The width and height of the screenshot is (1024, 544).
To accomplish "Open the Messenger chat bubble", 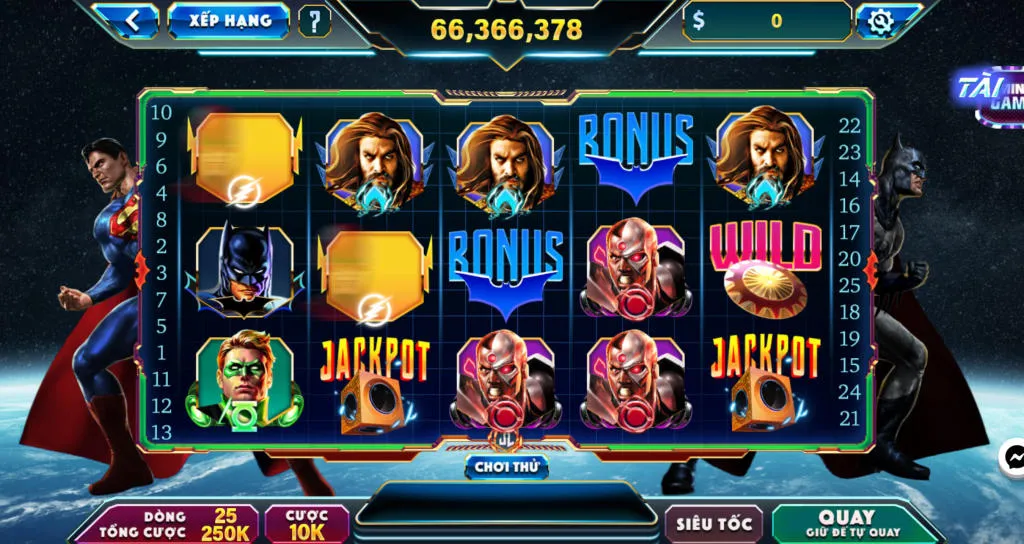I will click(1012, 458).
